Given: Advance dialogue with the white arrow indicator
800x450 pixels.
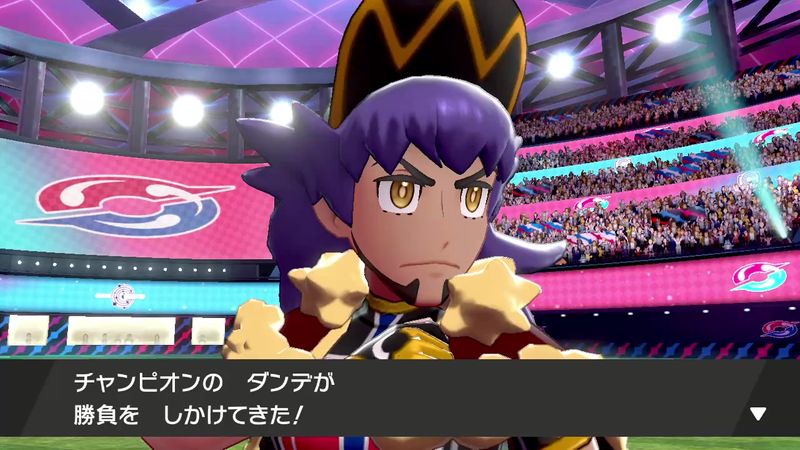Looking at the screenshot, I should click(x=757, y=413).
